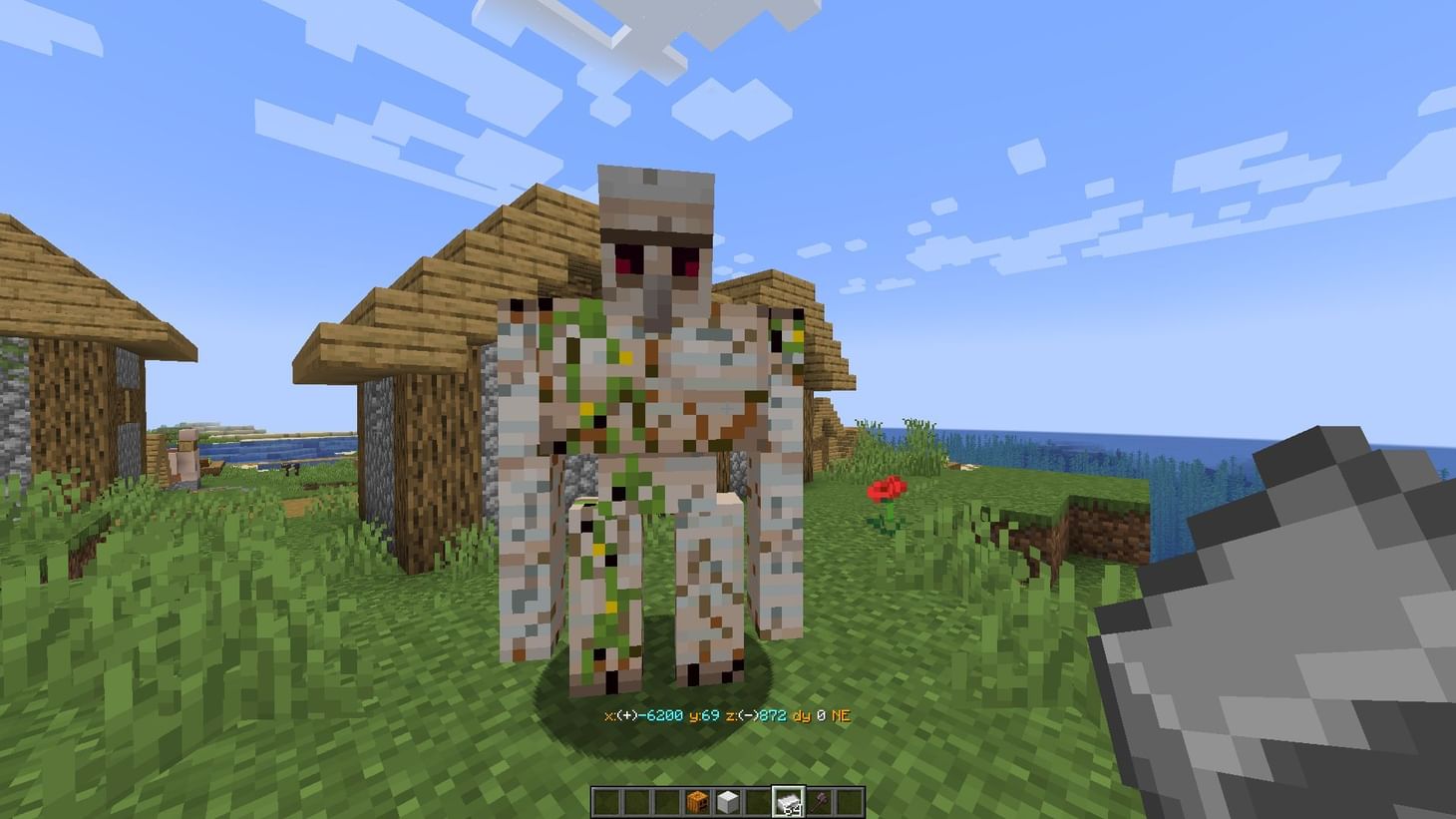Click the NE compass direction text

841,715
